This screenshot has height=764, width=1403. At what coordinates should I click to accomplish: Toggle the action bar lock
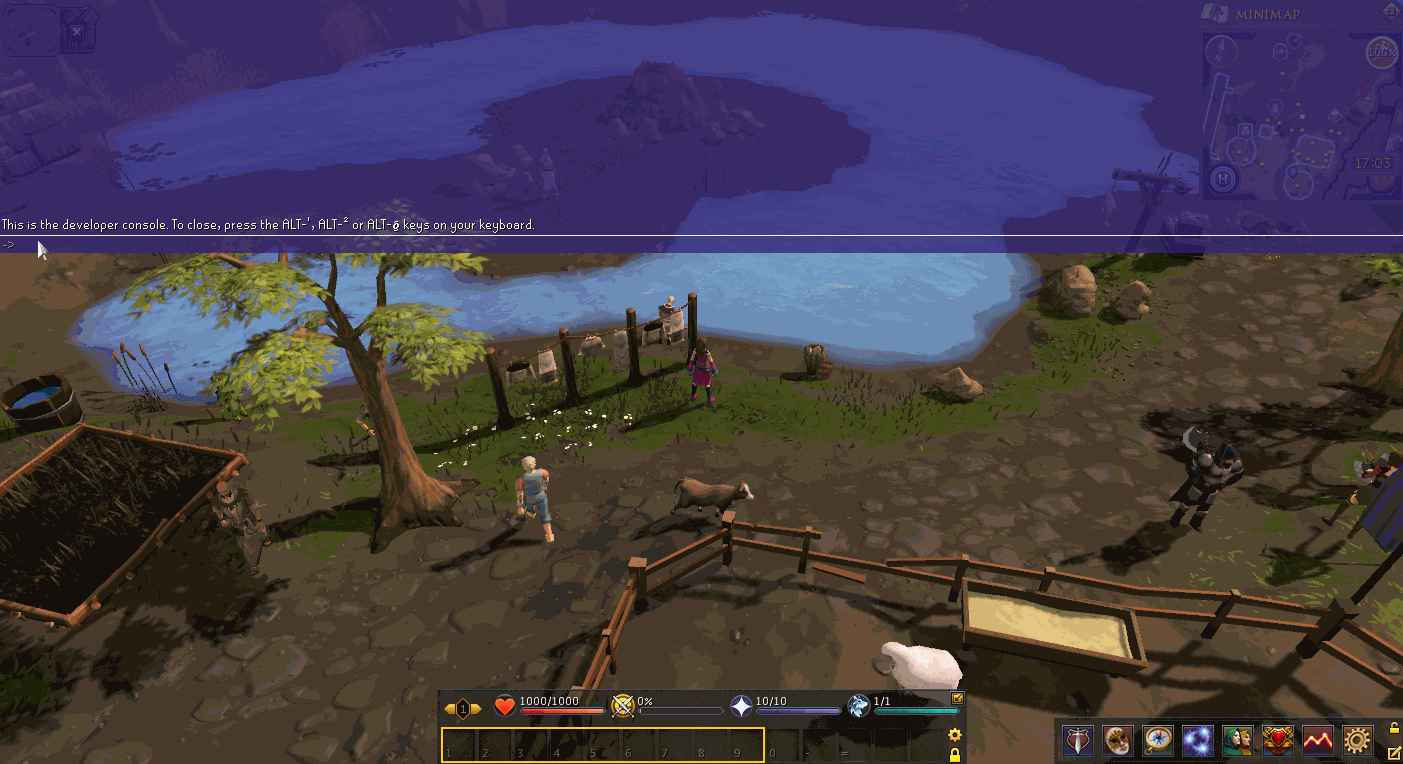point(955,755)
